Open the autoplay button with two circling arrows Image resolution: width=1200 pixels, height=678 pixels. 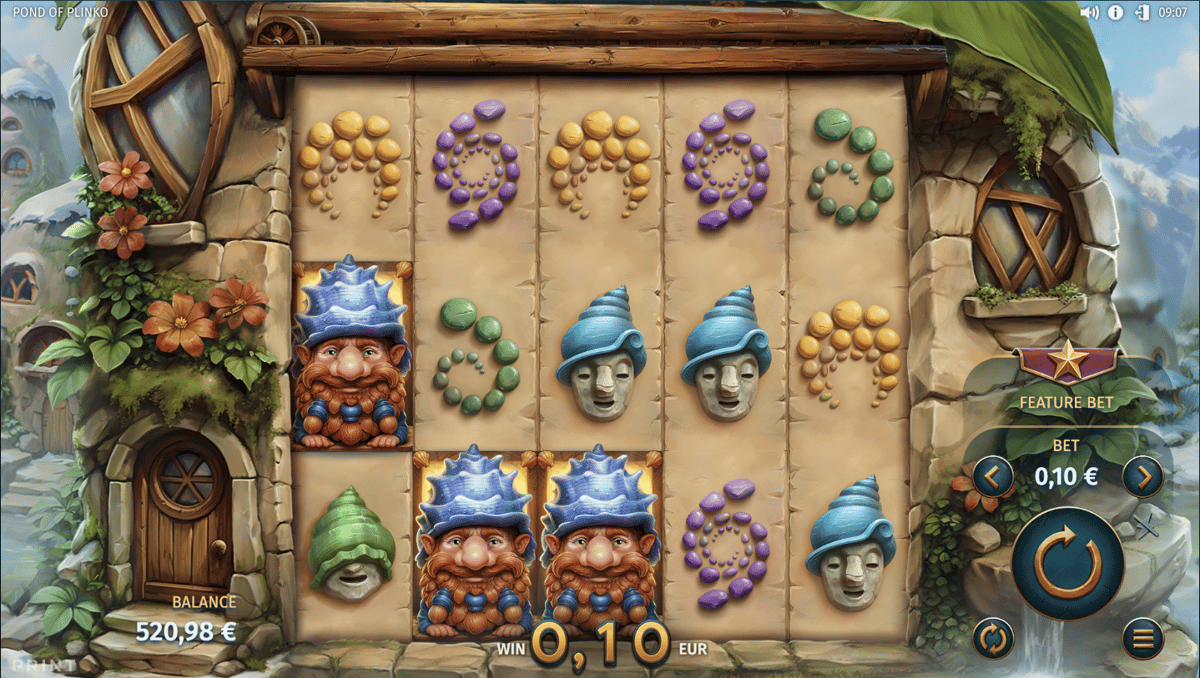tap(992, 637)
